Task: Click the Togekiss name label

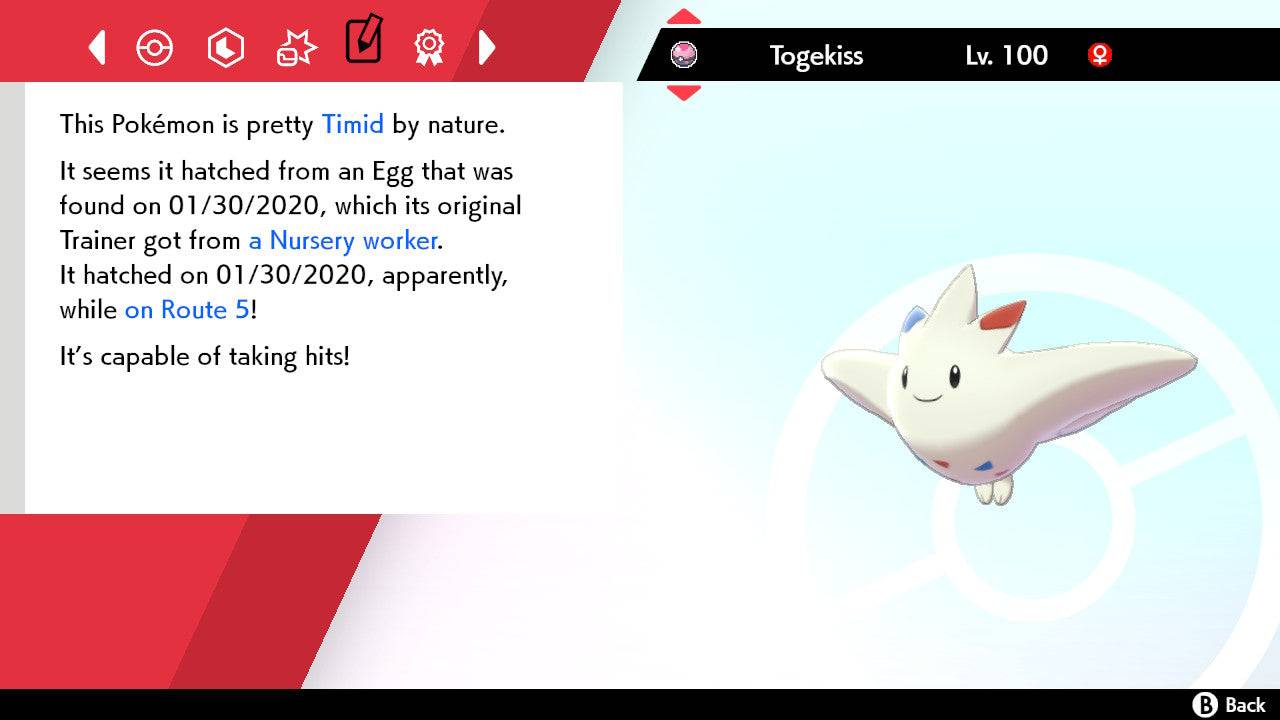Action: [816, 56]
